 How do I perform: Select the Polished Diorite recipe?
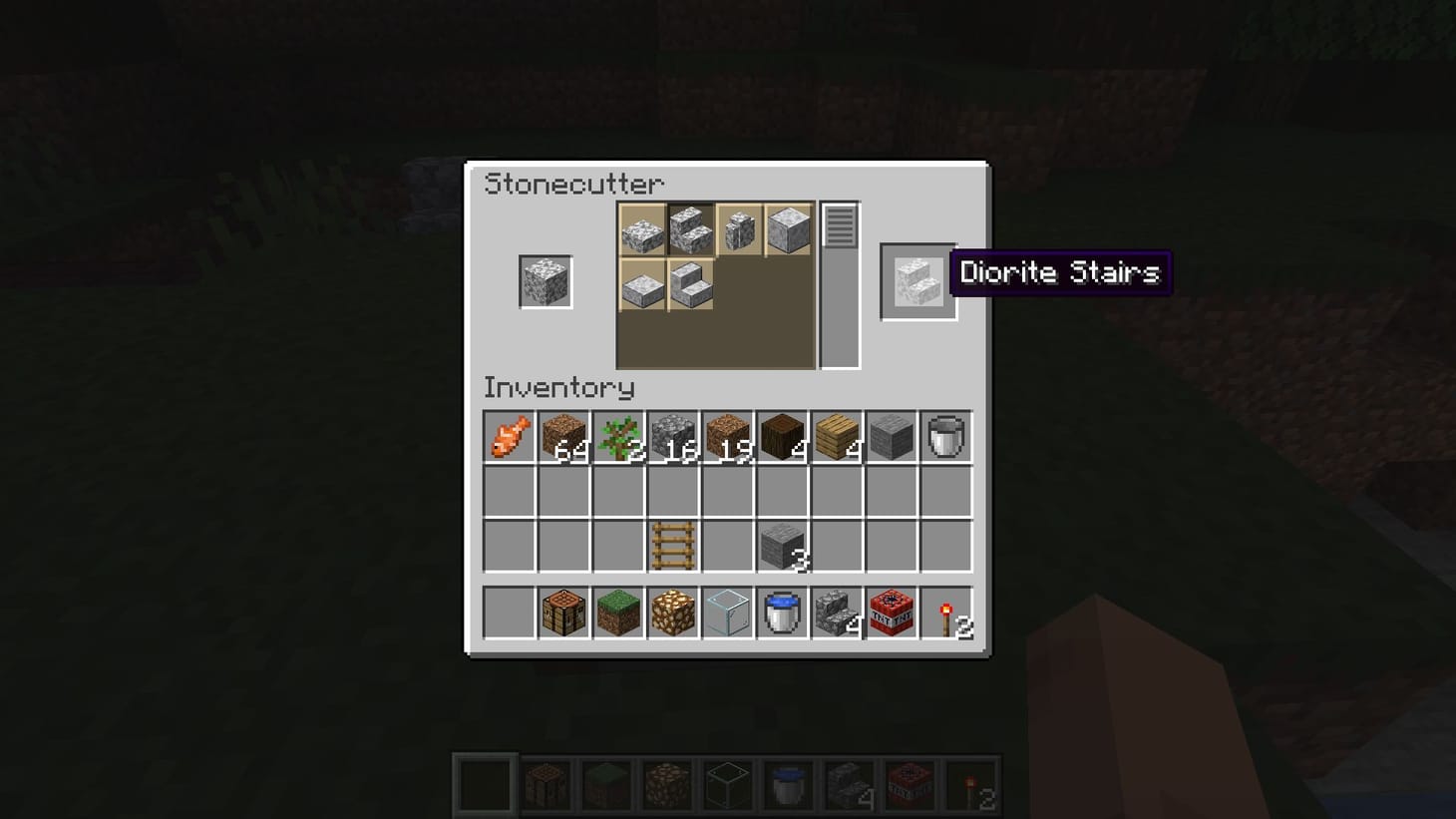tap(788, 230)
